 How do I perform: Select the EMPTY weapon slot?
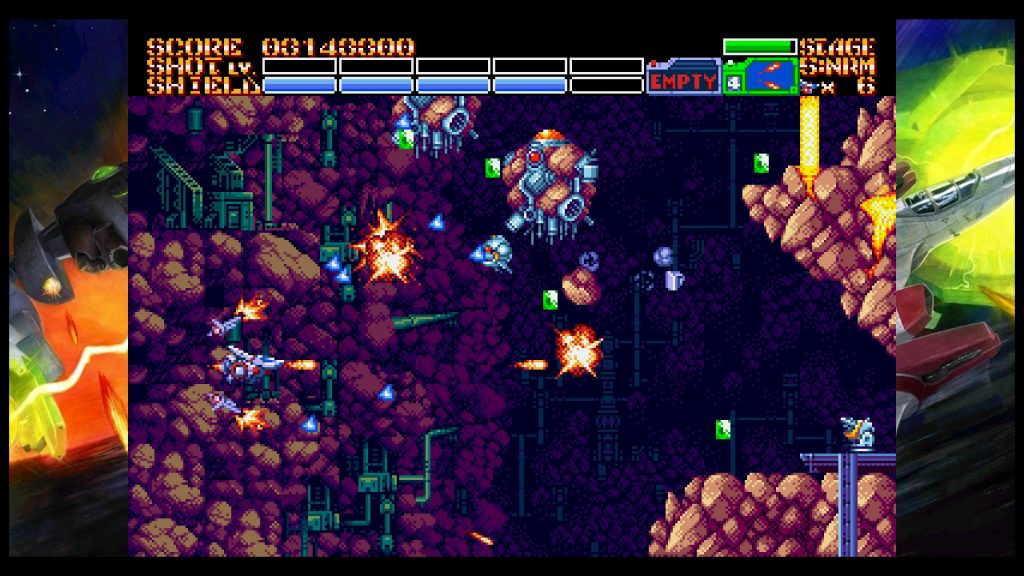[x=683, y=79]
